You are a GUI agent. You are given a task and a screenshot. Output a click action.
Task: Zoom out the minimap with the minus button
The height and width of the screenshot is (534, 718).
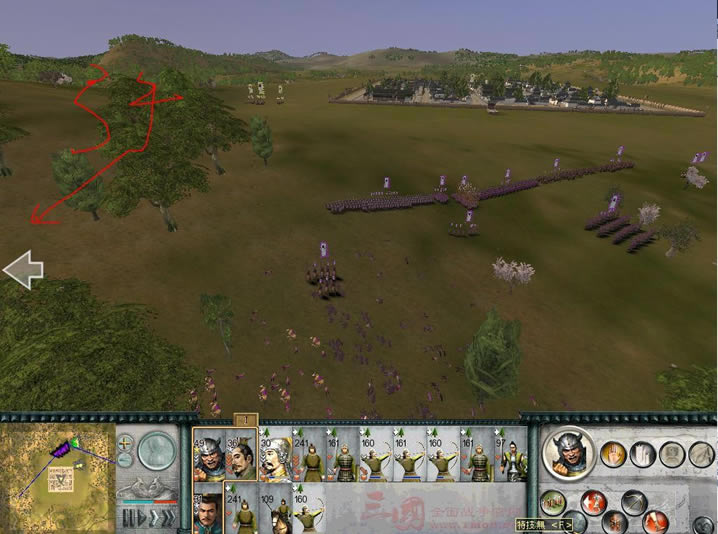click(x=125, y=460)
